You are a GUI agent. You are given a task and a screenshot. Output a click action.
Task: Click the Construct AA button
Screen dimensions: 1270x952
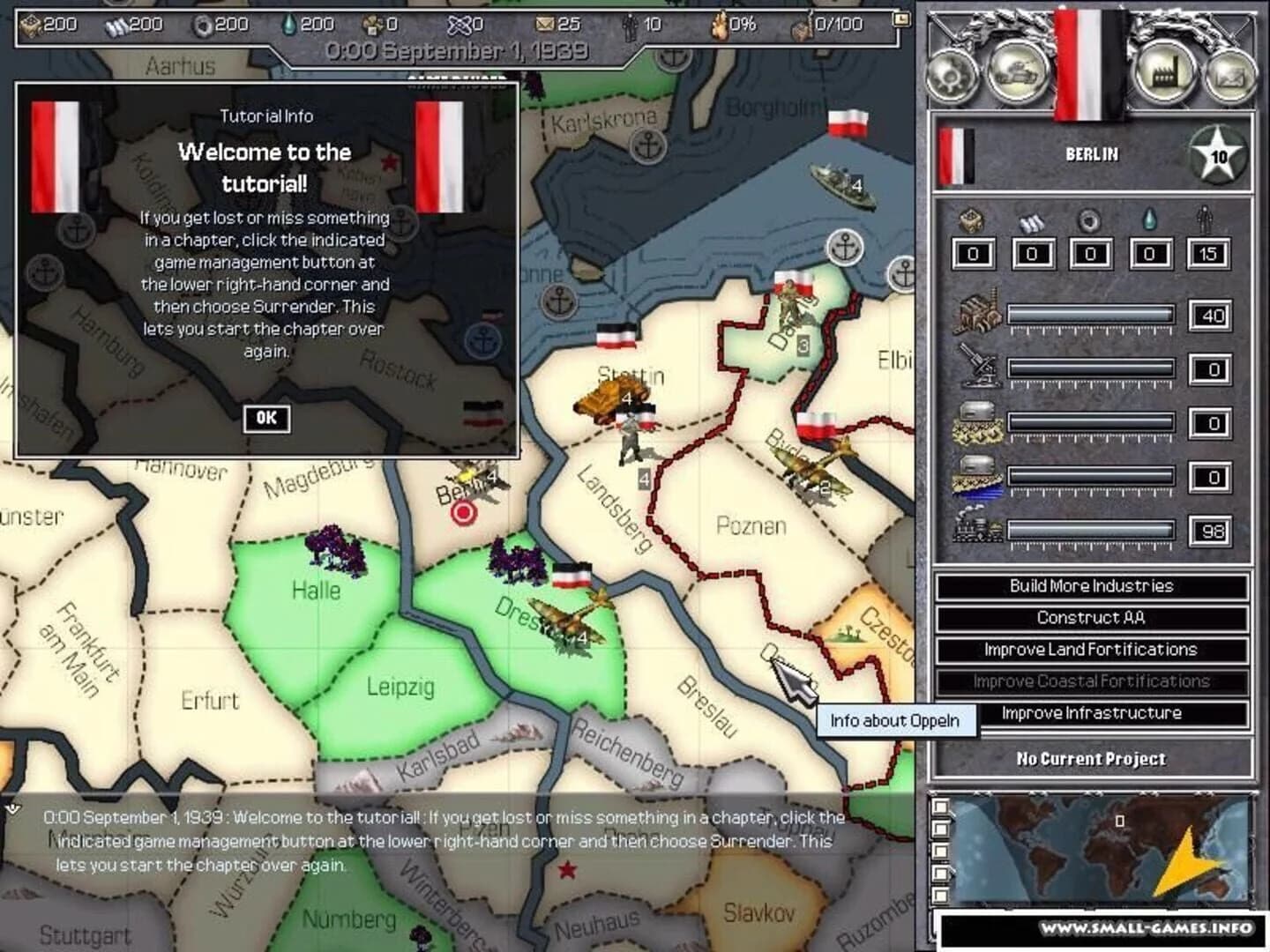click(x=1094, y=618)
